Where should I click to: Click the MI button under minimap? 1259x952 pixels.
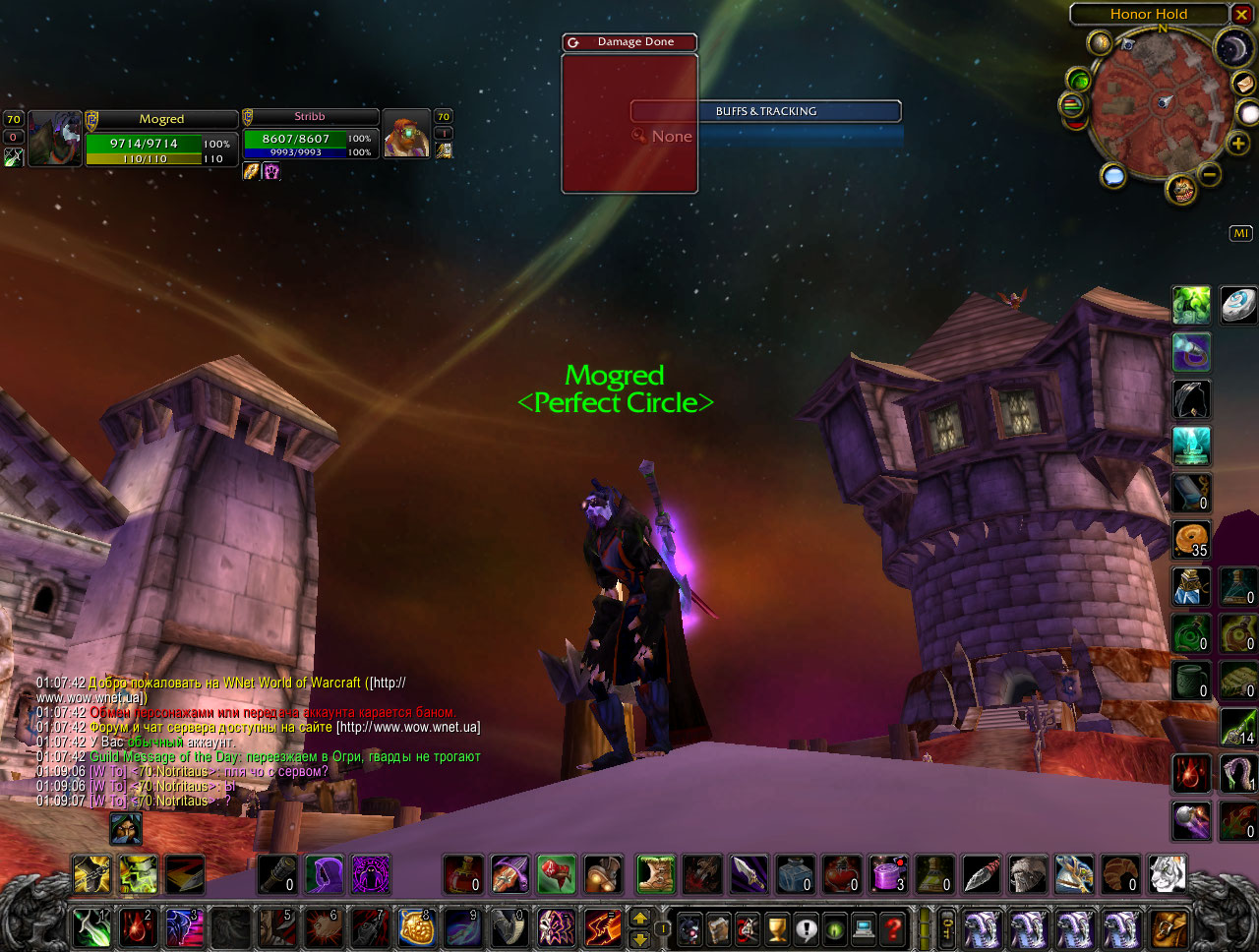[x=1240, y=233]
